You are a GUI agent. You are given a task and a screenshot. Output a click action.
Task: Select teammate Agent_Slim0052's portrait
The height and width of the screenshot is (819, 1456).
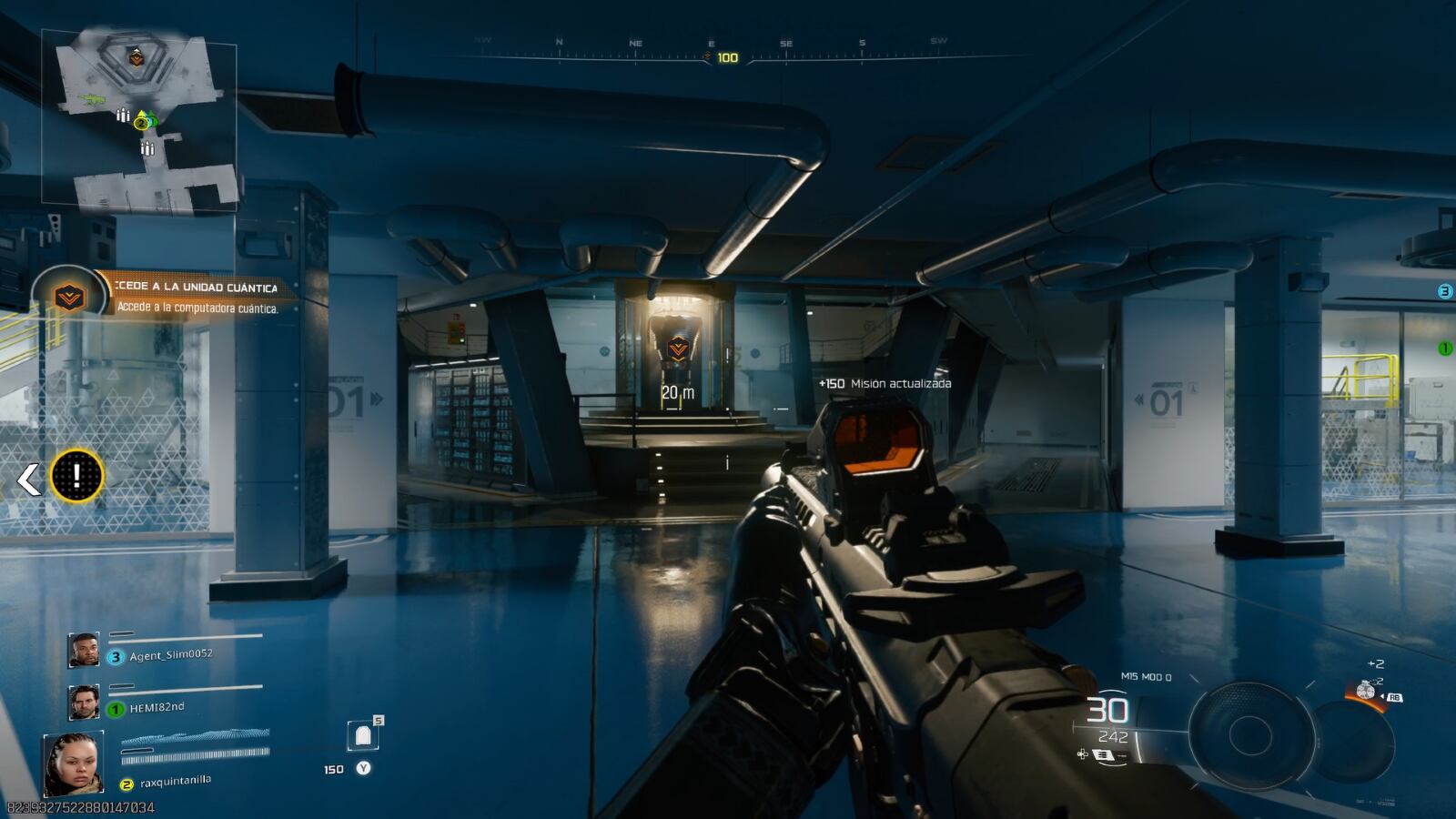click(84, 650)
